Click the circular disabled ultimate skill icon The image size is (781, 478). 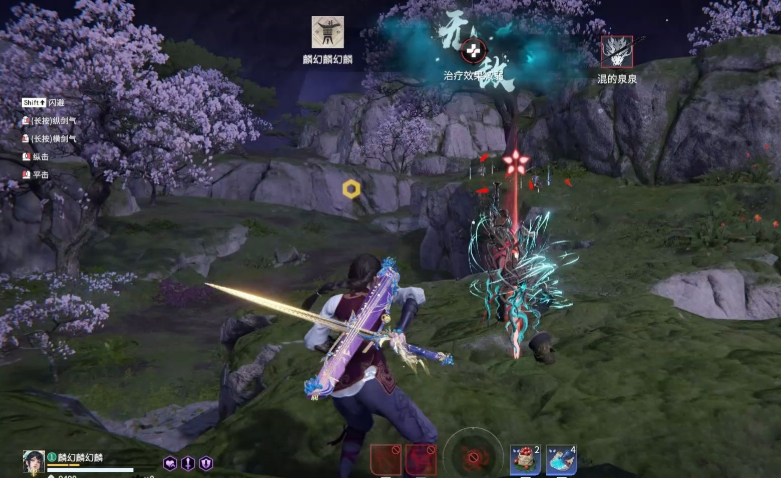tap(474, 458)
